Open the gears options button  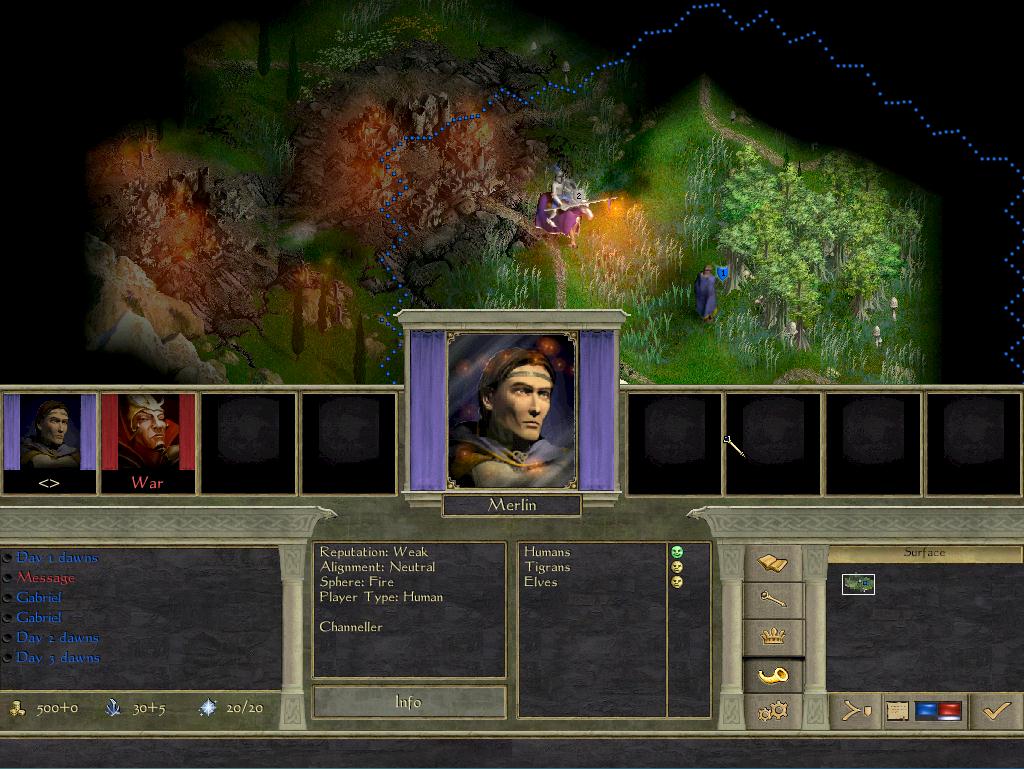tap(773, 711)
